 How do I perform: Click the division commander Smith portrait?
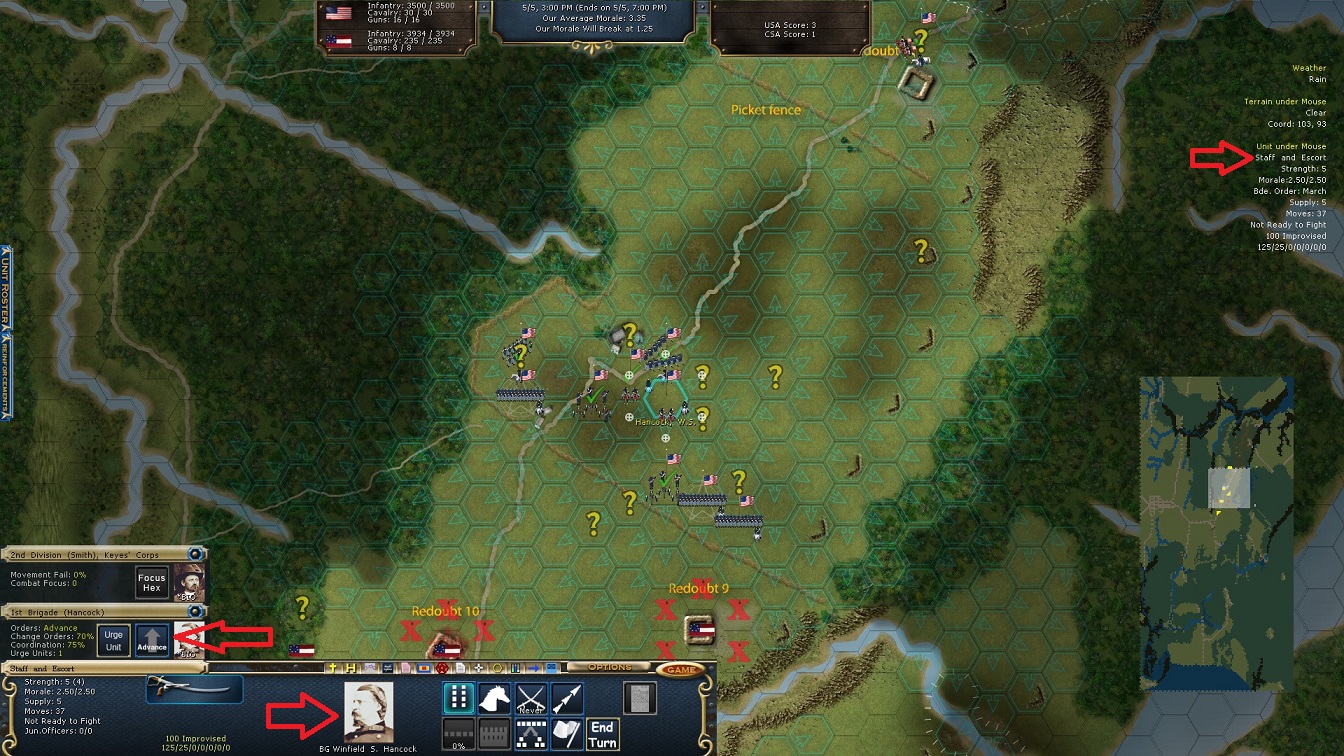click(188, 583)
